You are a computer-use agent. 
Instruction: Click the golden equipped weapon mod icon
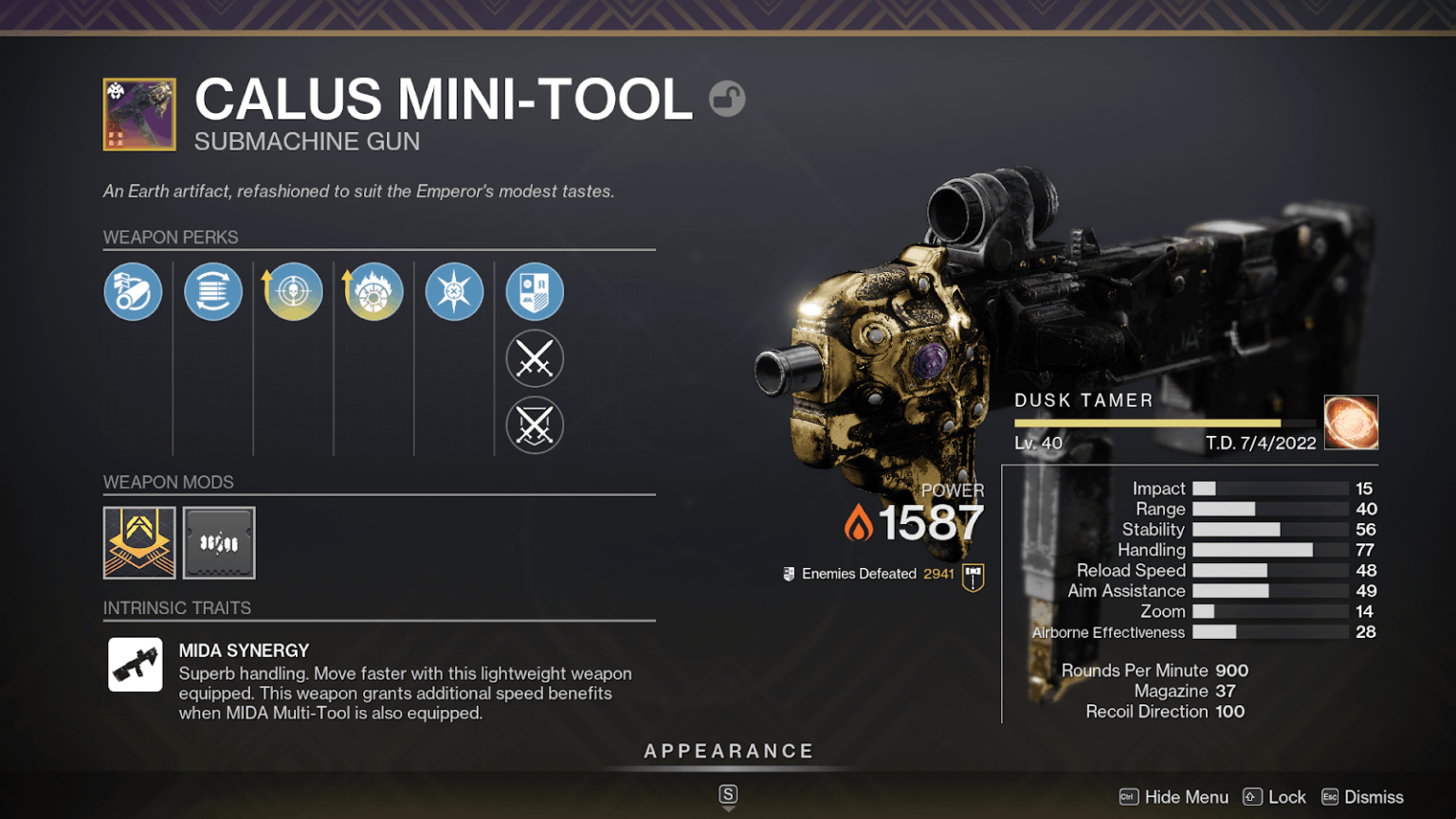[138, 542]
